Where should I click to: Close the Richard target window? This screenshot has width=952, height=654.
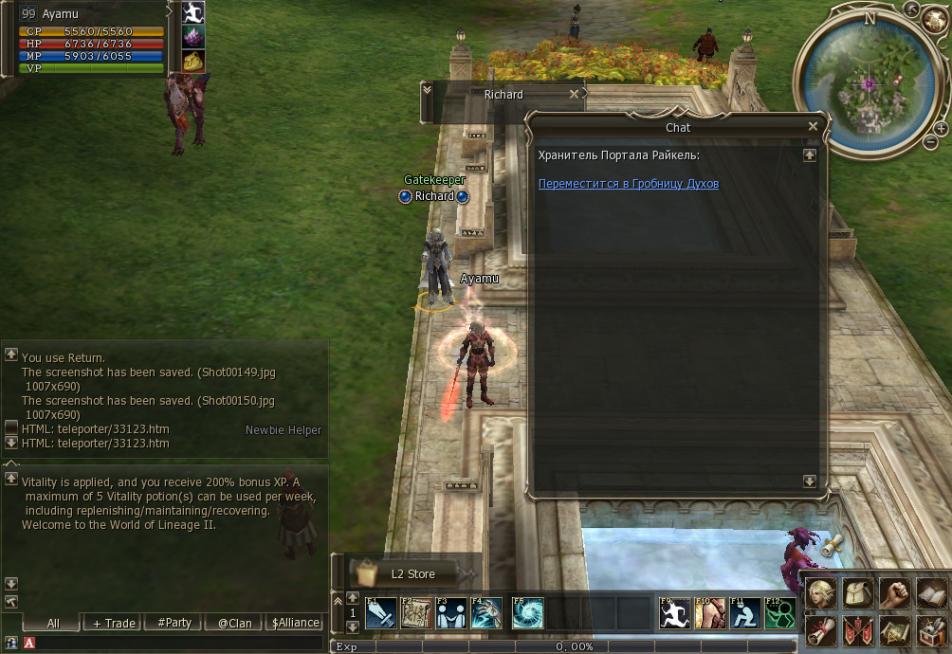pyautogui.click(x=574, y=94)
